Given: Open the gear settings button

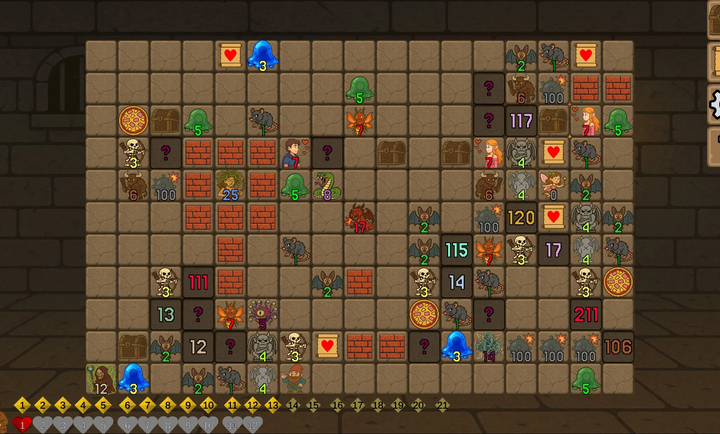Looking at the screenshot, I should [x=714, y=102].
